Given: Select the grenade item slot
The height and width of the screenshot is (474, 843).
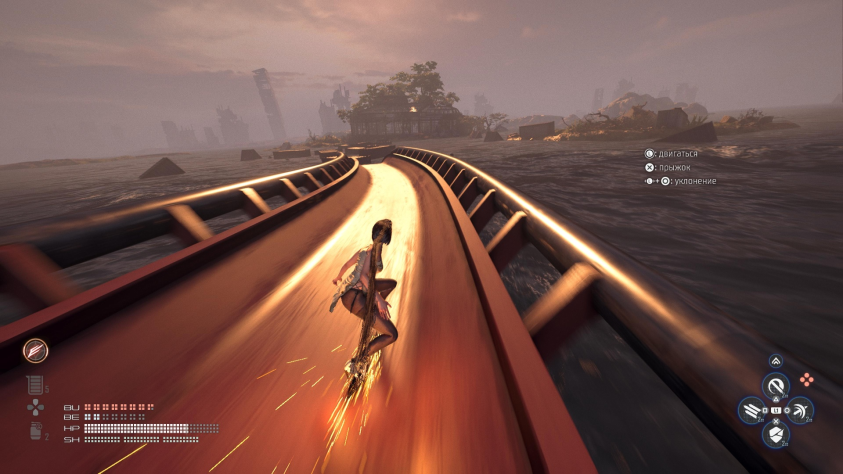Looking at the screenshot, I should pyautogui.click(x=36, y=431).
